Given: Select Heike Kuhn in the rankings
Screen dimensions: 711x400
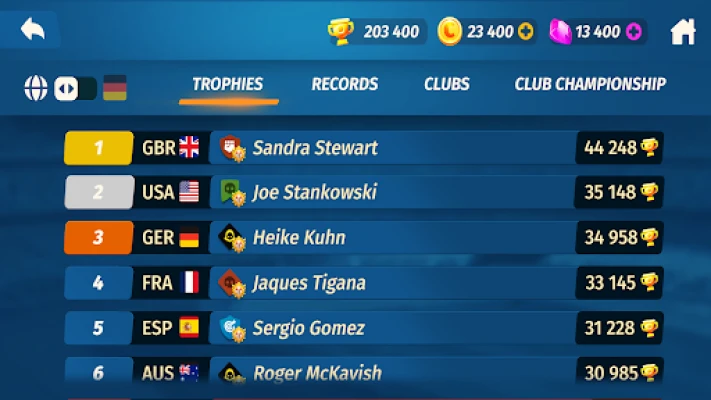Looking at the screenshot, I should tap(363, 238).
